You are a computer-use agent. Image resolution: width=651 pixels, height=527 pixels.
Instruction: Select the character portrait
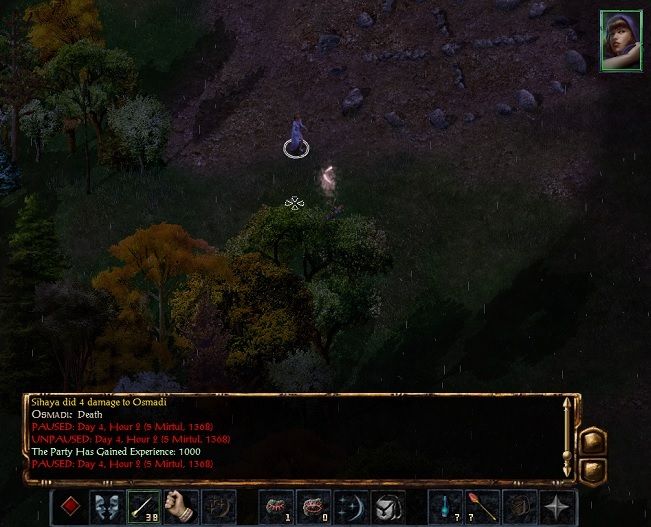[620, 41]
